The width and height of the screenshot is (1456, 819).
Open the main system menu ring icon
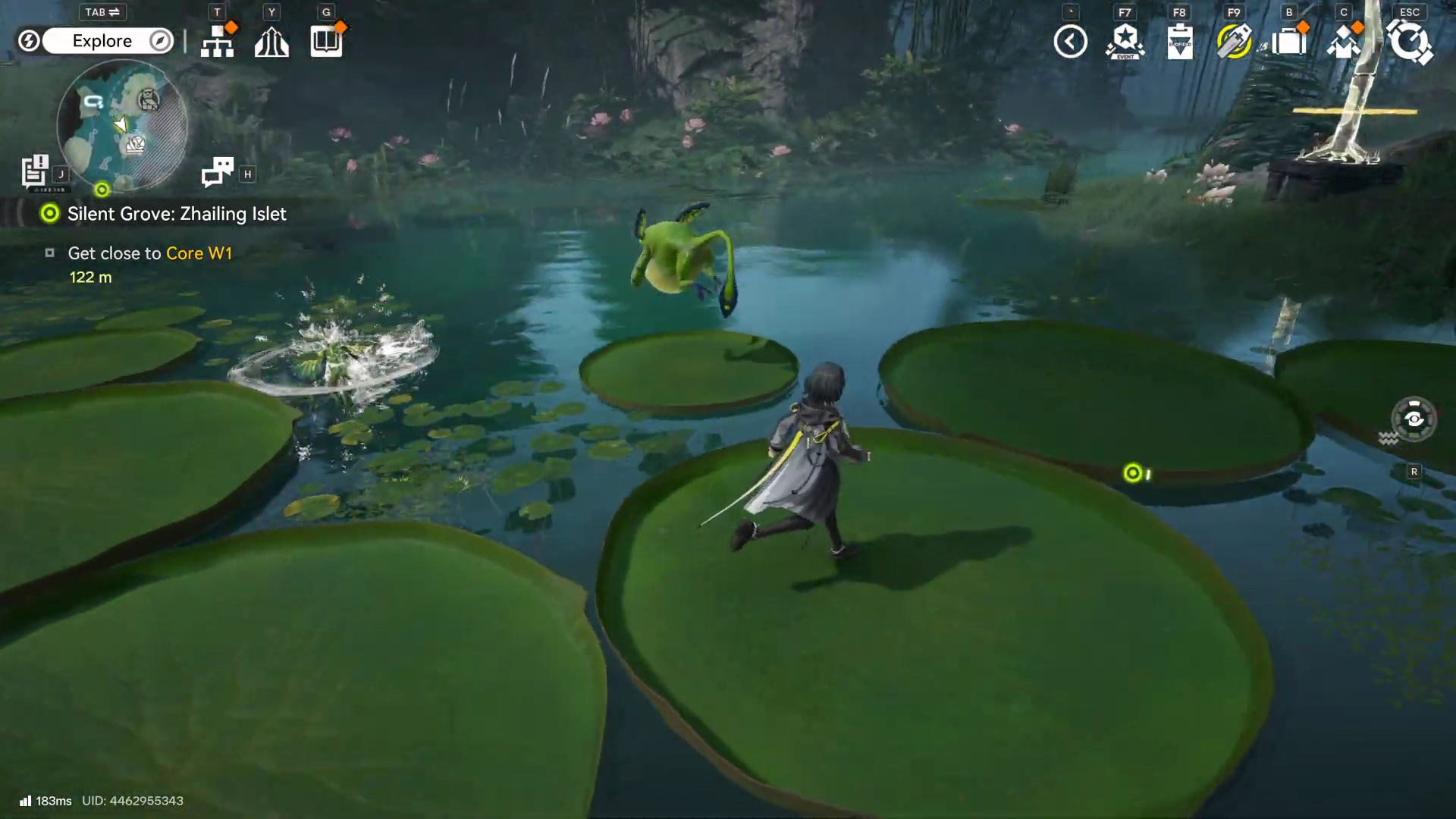[x=1409, y=42]
